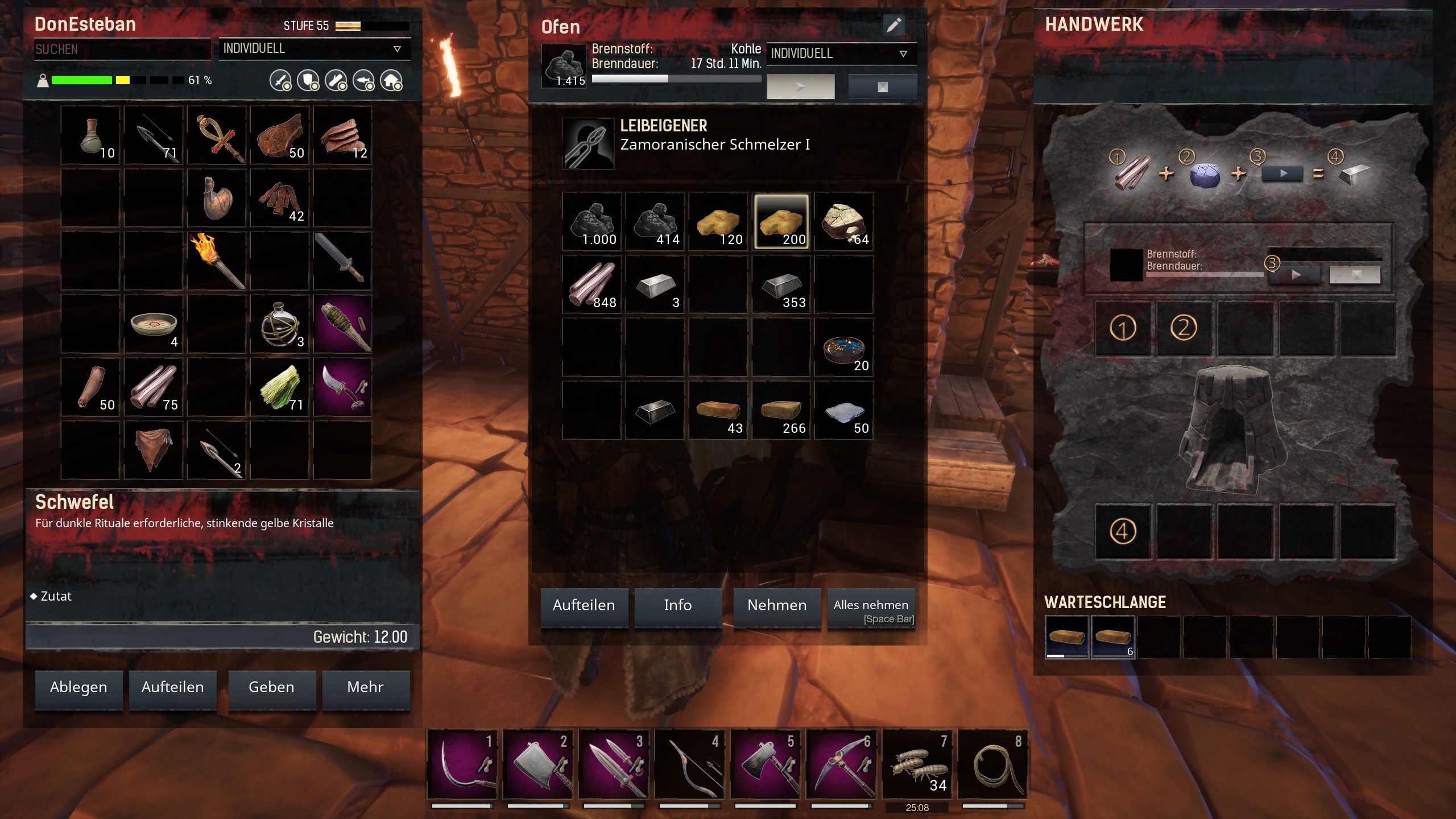This screenshot has height=819, width=1456.
Task: Select the highlighted 200 sulfur stack
Action: [781, 222]
